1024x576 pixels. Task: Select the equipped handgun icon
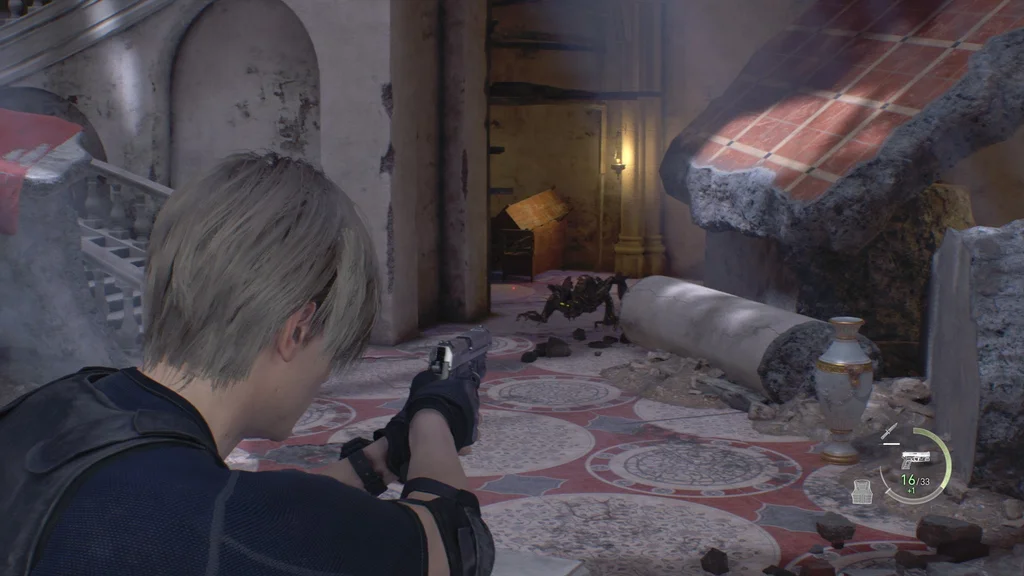915,459
